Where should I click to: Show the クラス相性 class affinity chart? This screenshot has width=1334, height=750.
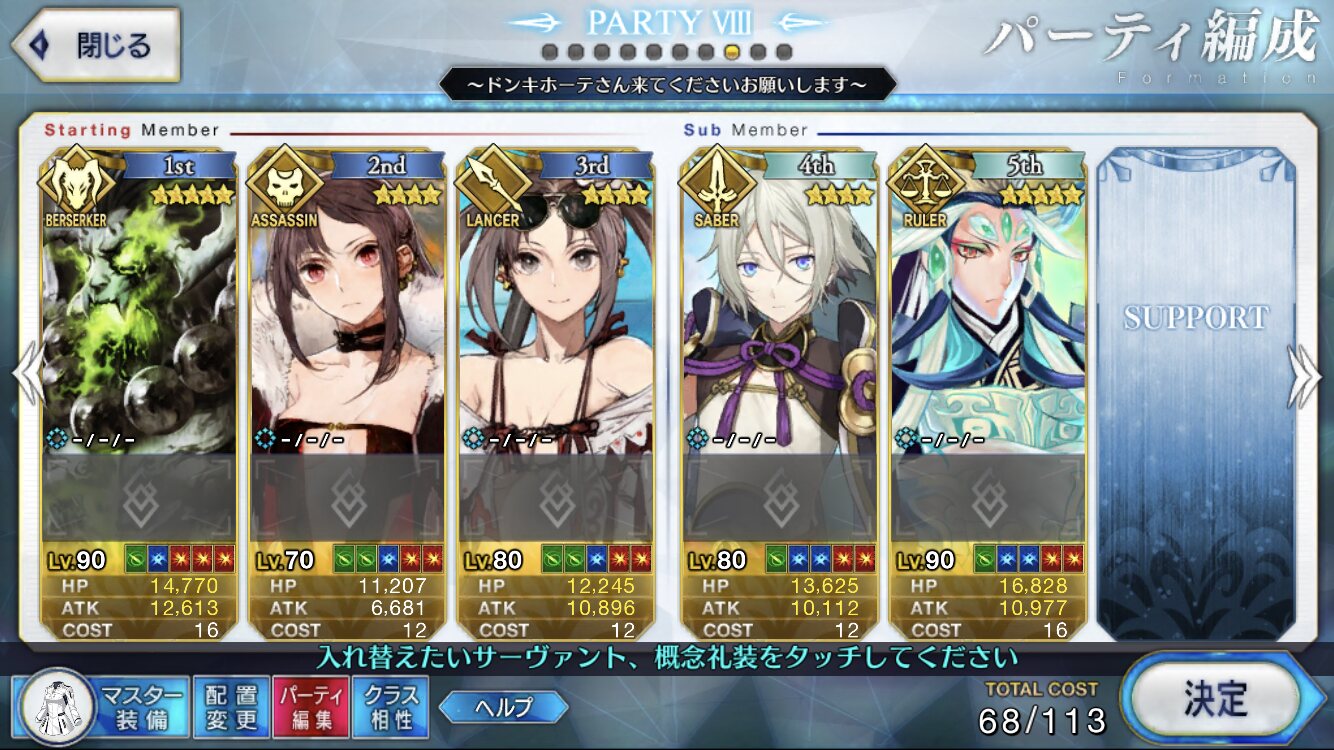(x=390, y=707)
